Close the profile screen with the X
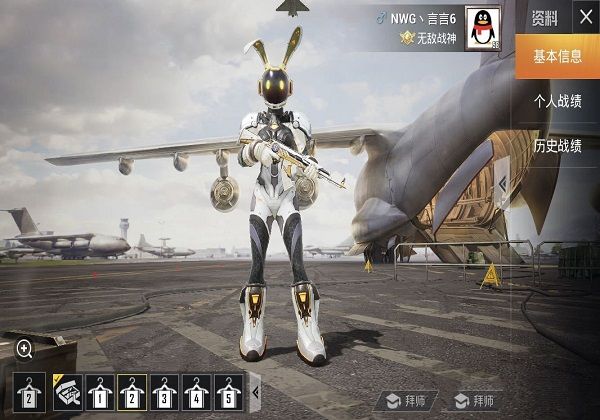The image size is (600, 420). coord(585,17)
